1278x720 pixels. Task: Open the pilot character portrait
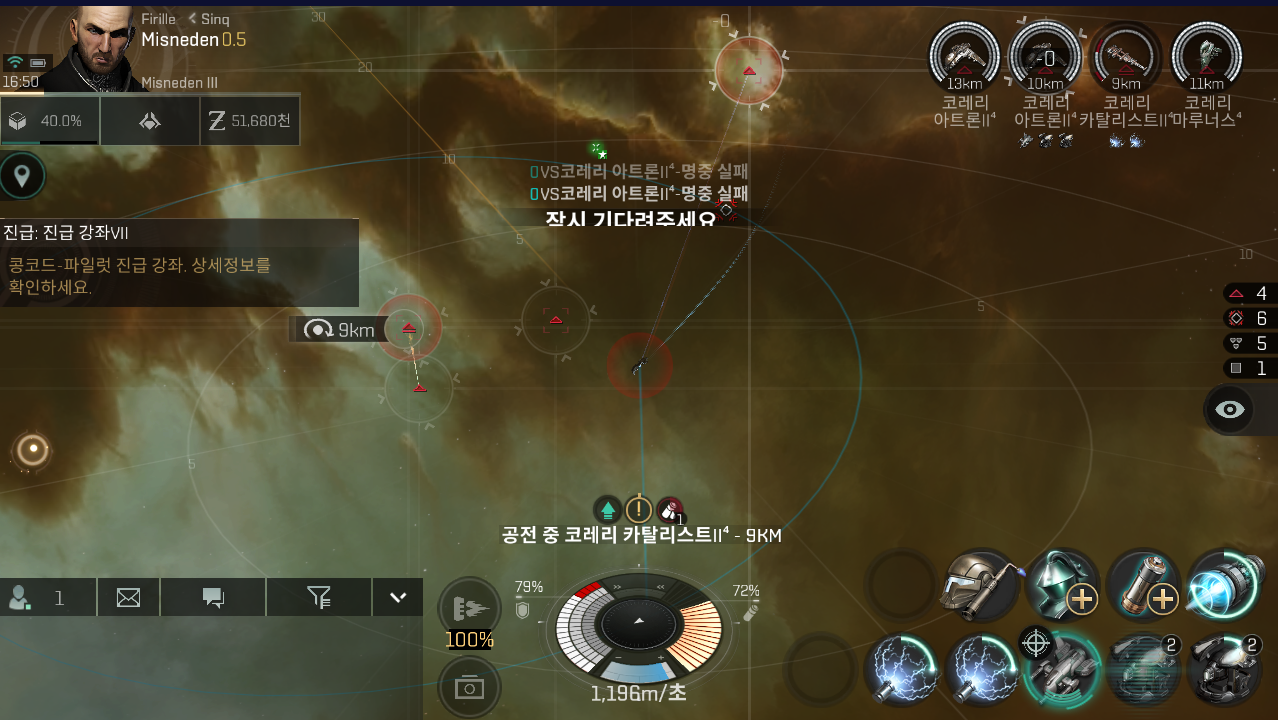click(x=100, y=45)
